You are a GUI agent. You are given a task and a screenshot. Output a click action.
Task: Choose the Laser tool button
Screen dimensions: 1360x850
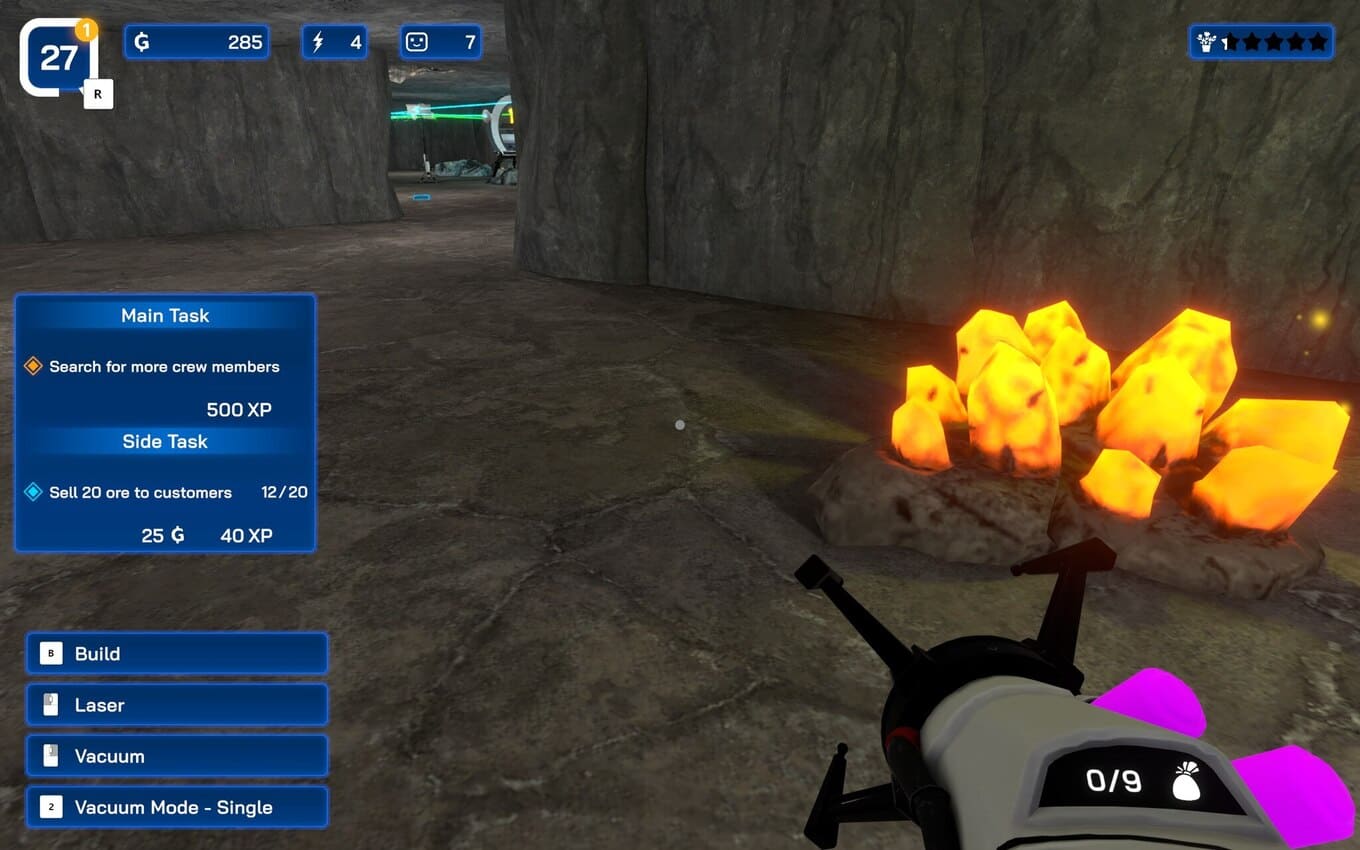177,705
